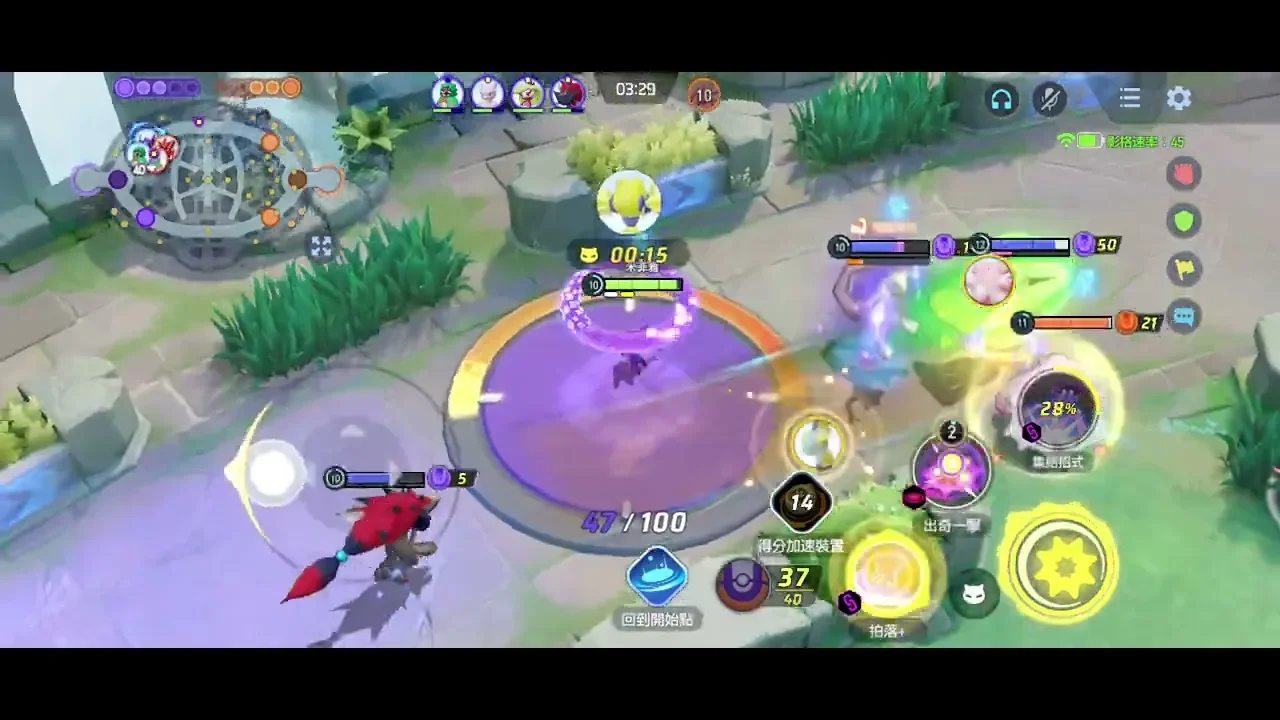Send the red fist attack ping
Viewport: 1280px width, 720px height.
(x=1184, y=174)
